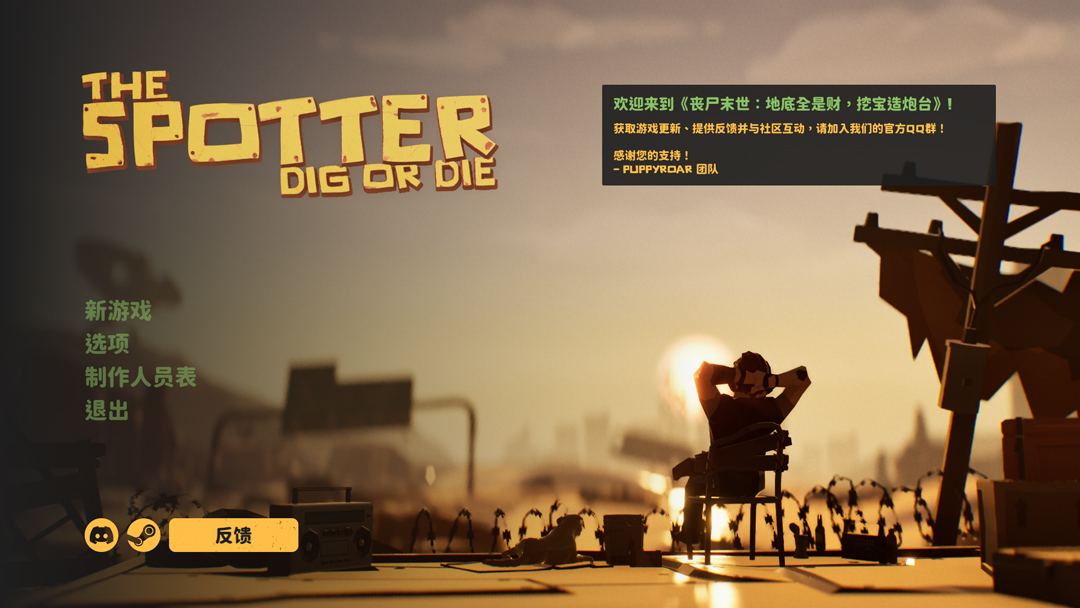The height and width of the screenshot is (608, 1080).
Task: Choose 退出 to quit the game
Action: 107,410
